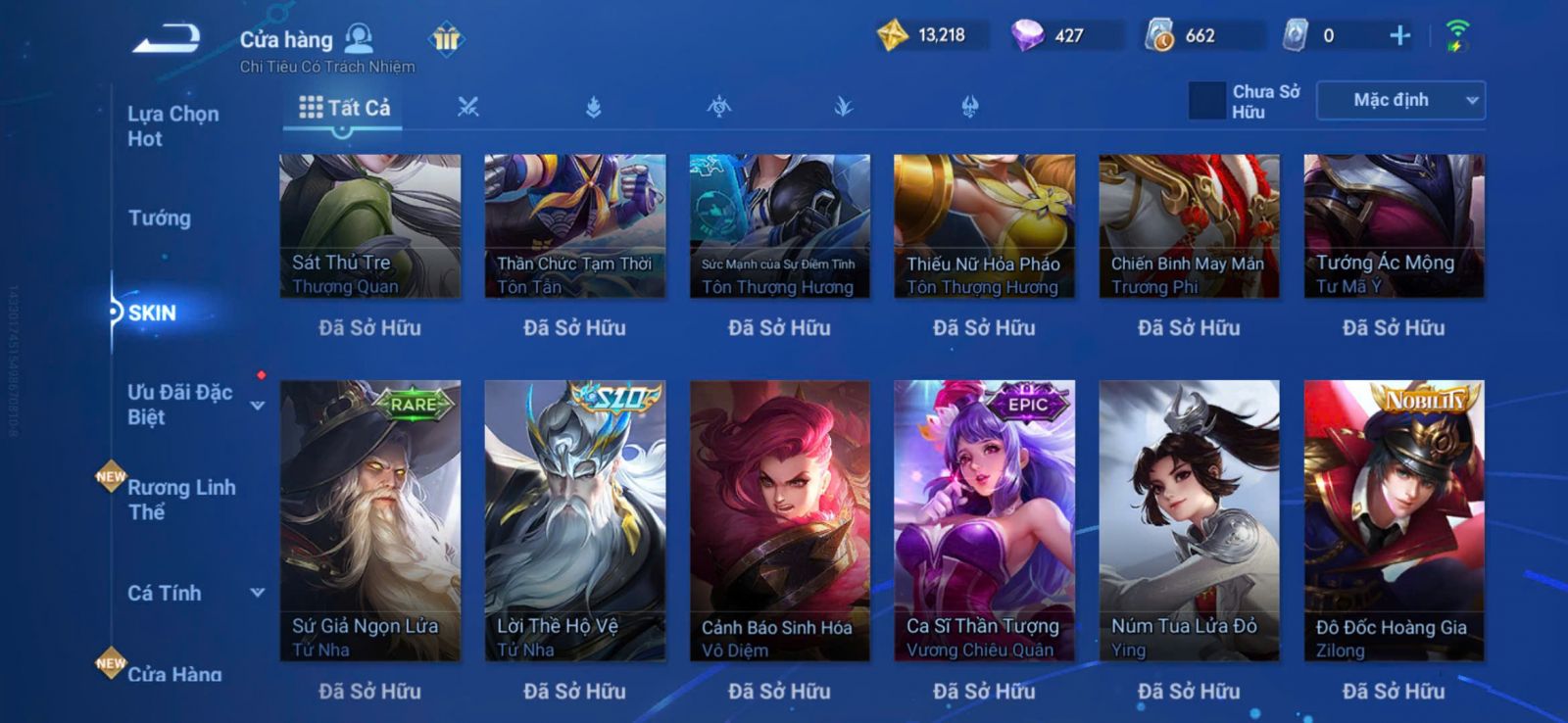
Task: Choose Ca Sĩ Thần Tượng skin
Action: (x=984, y=519)
